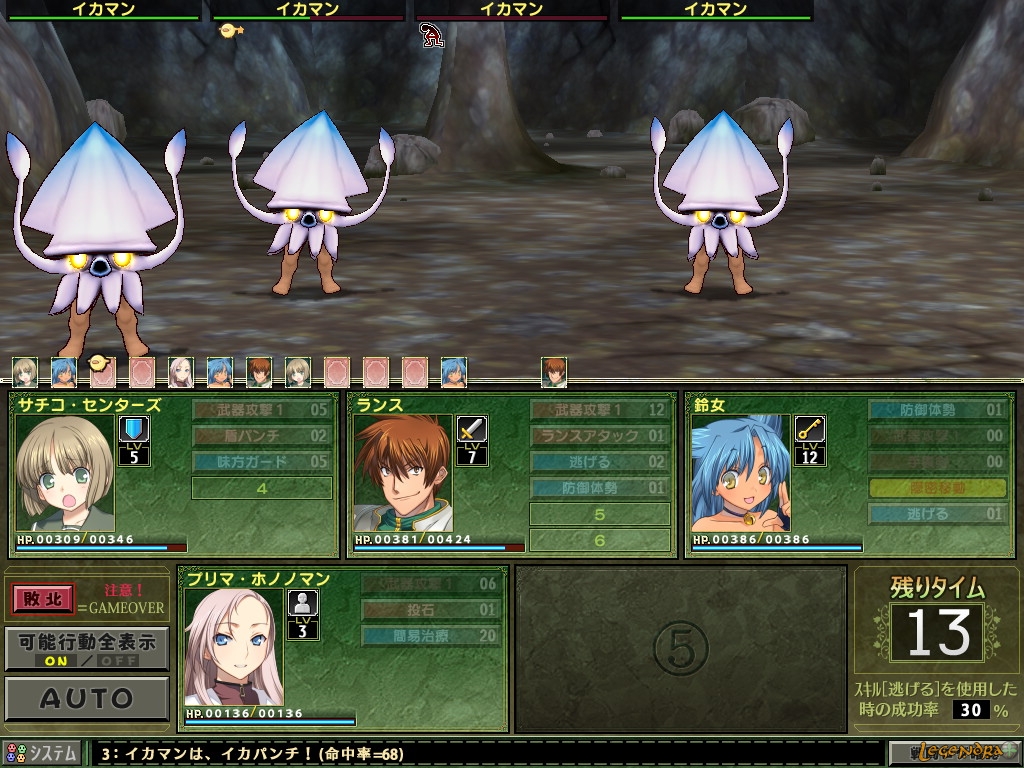Use Prima's 投石 stone throw skill
Screen dimensions: 1024x768
tap(431, 609)
